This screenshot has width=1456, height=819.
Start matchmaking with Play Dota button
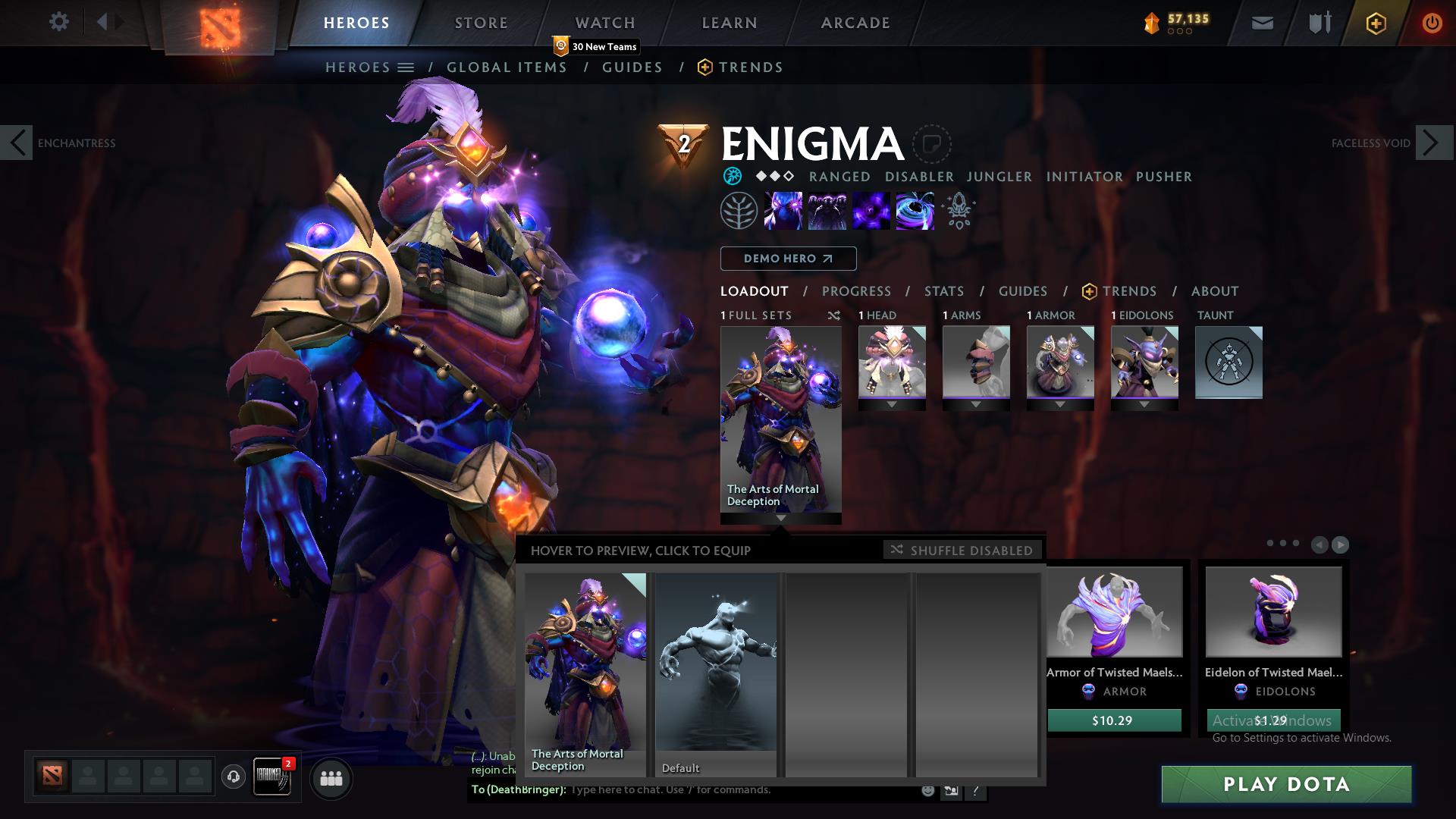coord(1286,784)
